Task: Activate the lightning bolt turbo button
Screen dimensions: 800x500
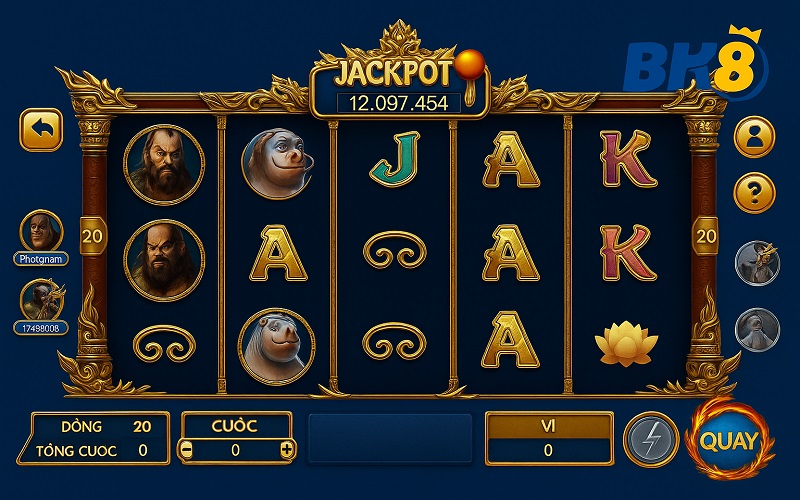Action: 650,440
